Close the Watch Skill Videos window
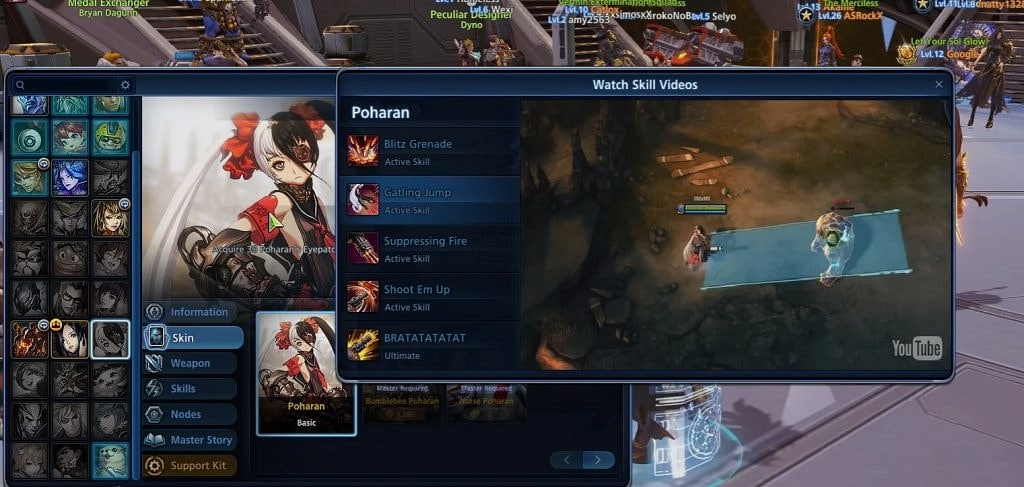The height and width of the screenshot is (487, 1024). click(x=938, y=85)
